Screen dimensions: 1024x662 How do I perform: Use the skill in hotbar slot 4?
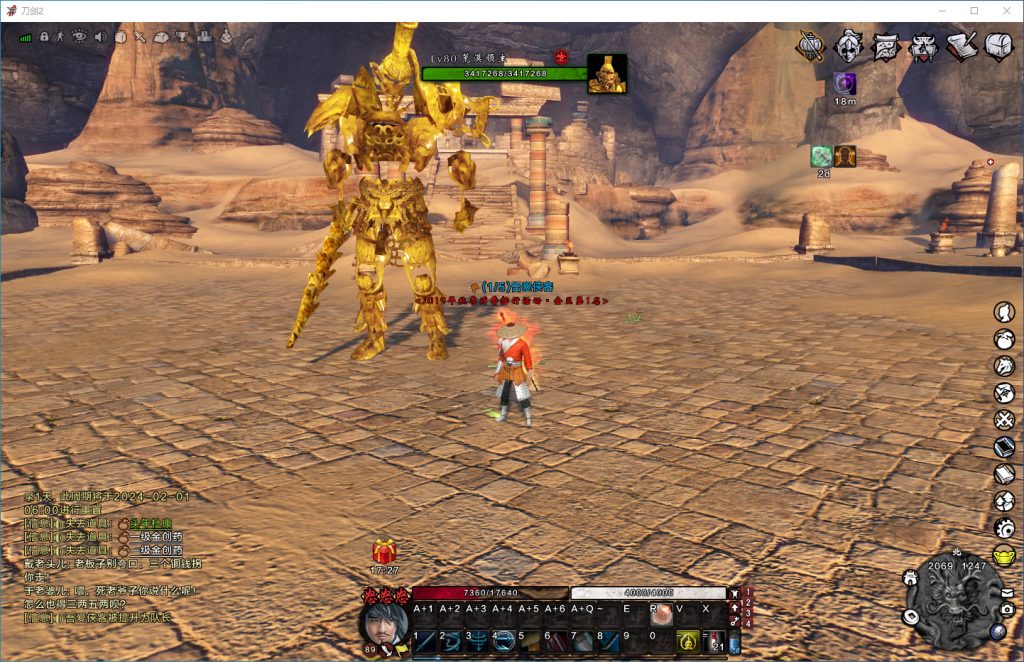coord(504,641)
